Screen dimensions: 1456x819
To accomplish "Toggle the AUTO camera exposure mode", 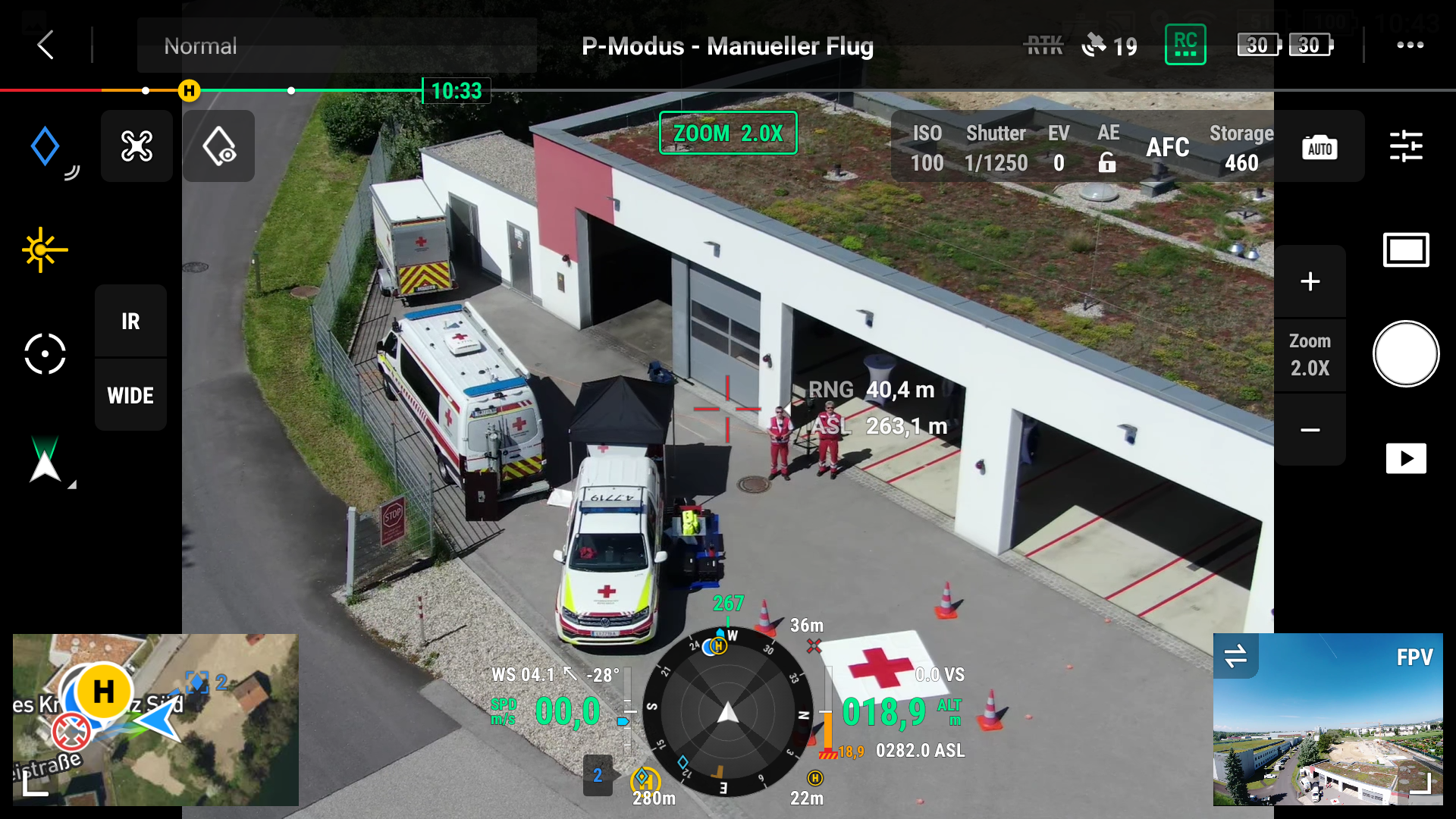I will pos(1319,148).
